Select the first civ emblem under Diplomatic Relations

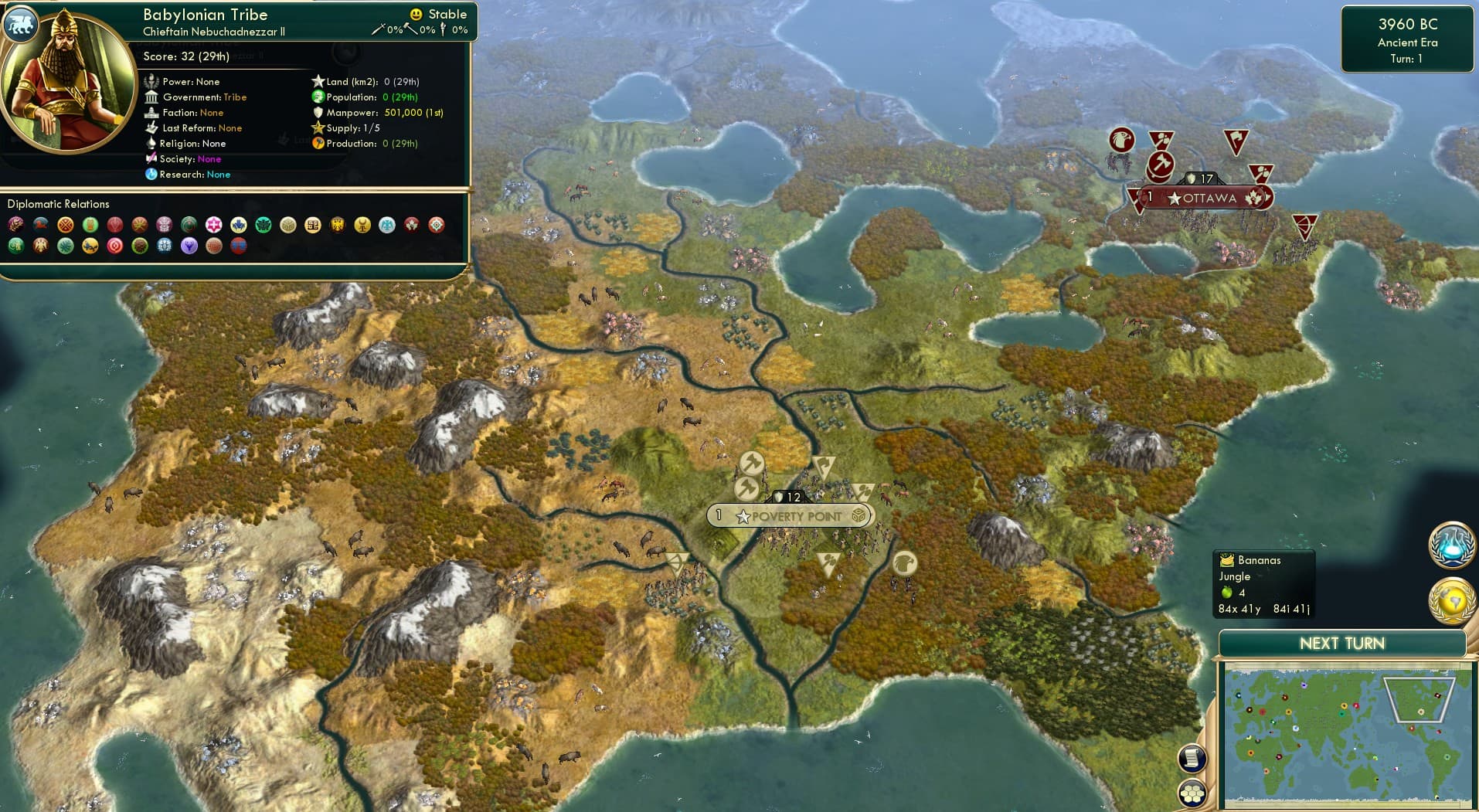click(x=14, y=225)
